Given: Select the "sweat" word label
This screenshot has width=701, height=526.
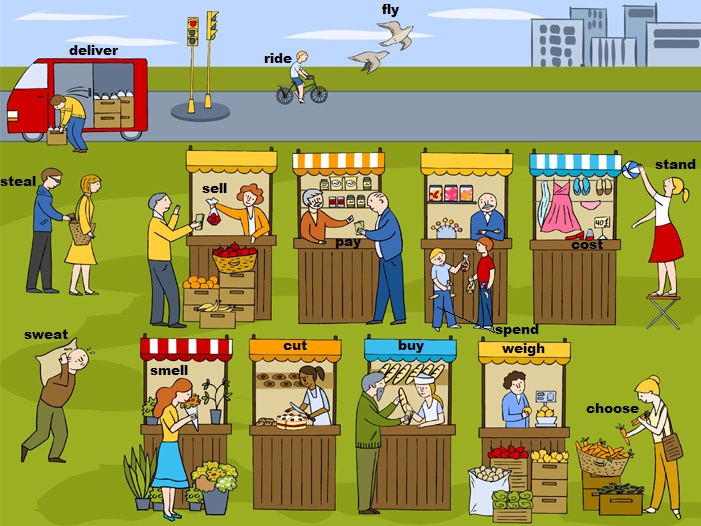Looking at the screenshot, I should pos(46,334).
